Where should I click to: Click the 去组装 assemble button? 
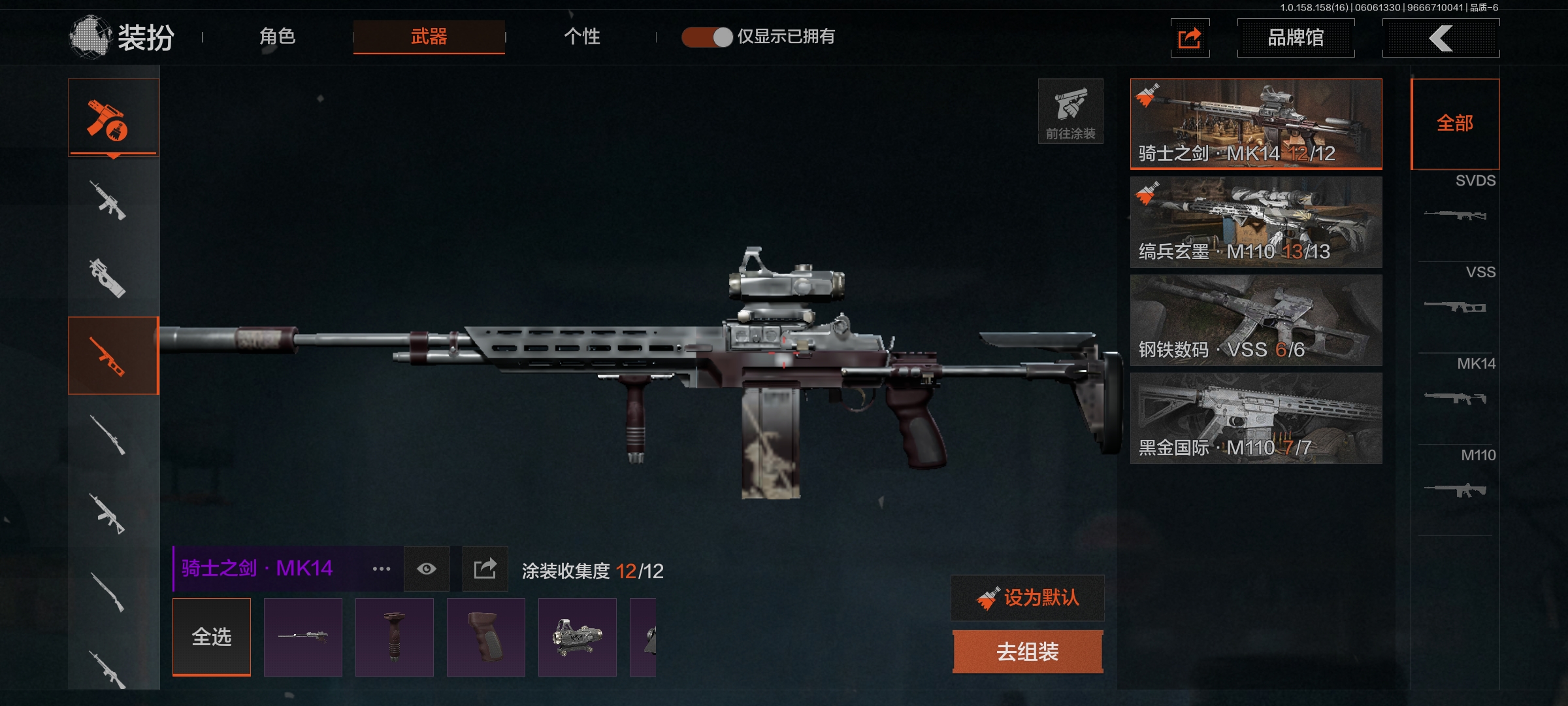point(1028,651)
